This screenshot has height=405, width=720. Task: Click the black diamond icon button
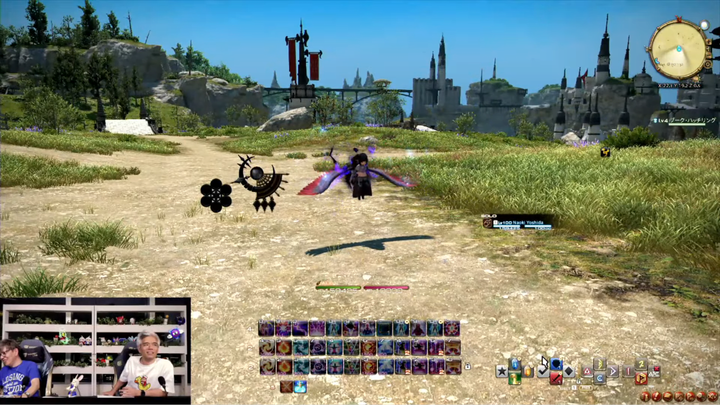point(568,370)
